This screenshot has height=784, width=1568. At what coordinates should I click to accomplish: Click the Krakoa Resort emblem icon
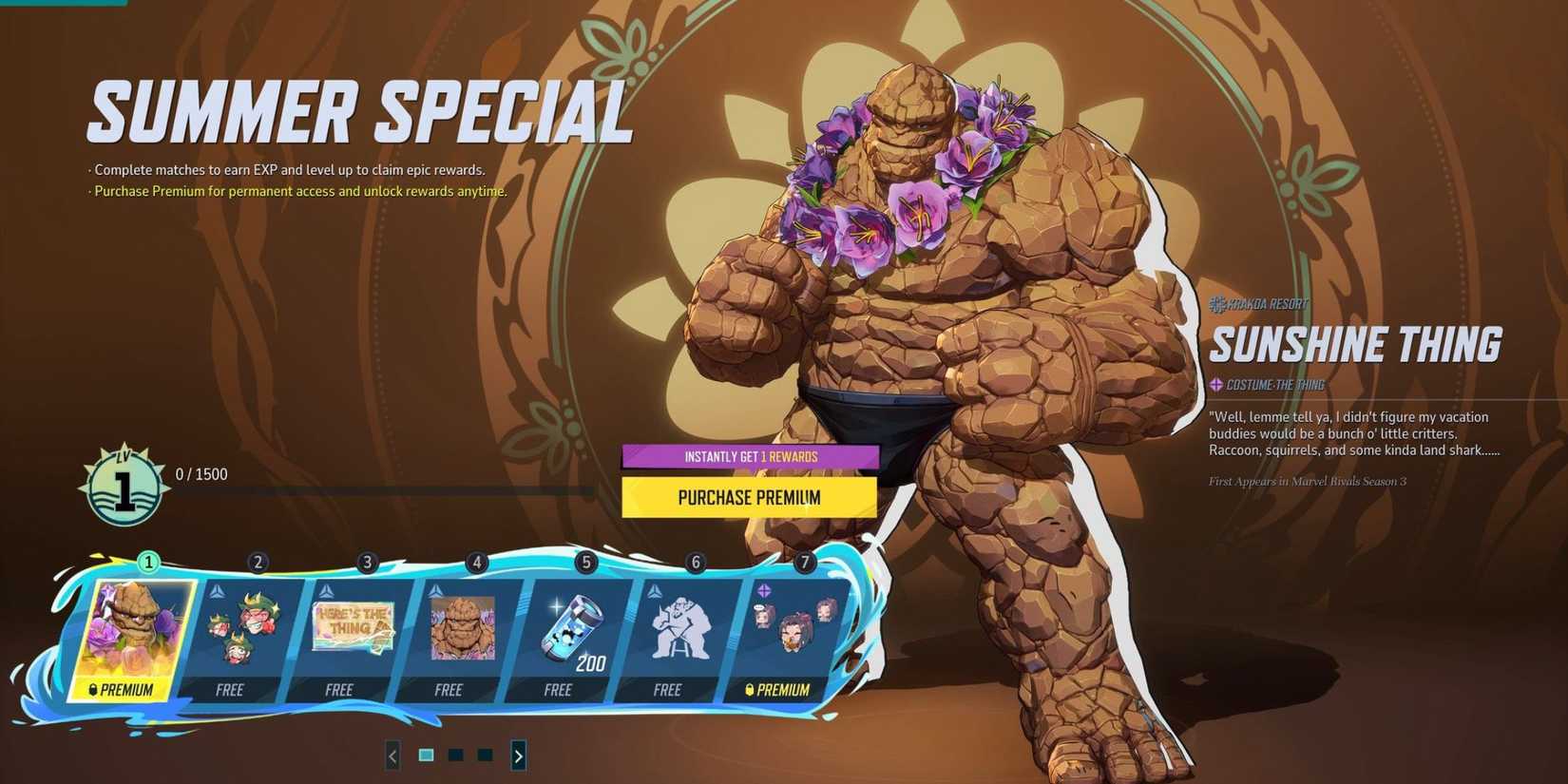(1216, 304)
